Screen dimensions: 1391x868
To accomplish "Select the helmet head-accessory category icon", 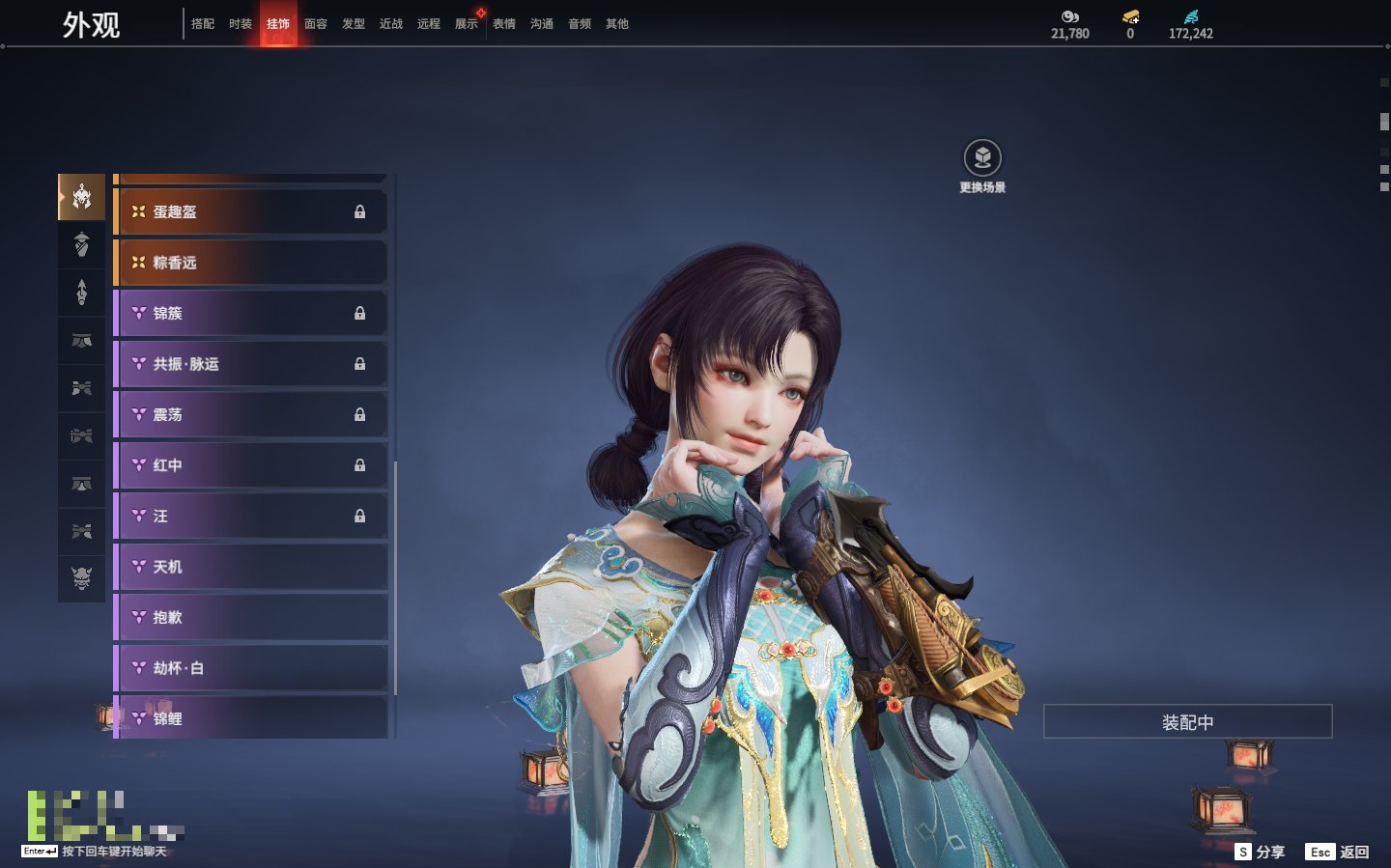I will click(x=82, y=197).
